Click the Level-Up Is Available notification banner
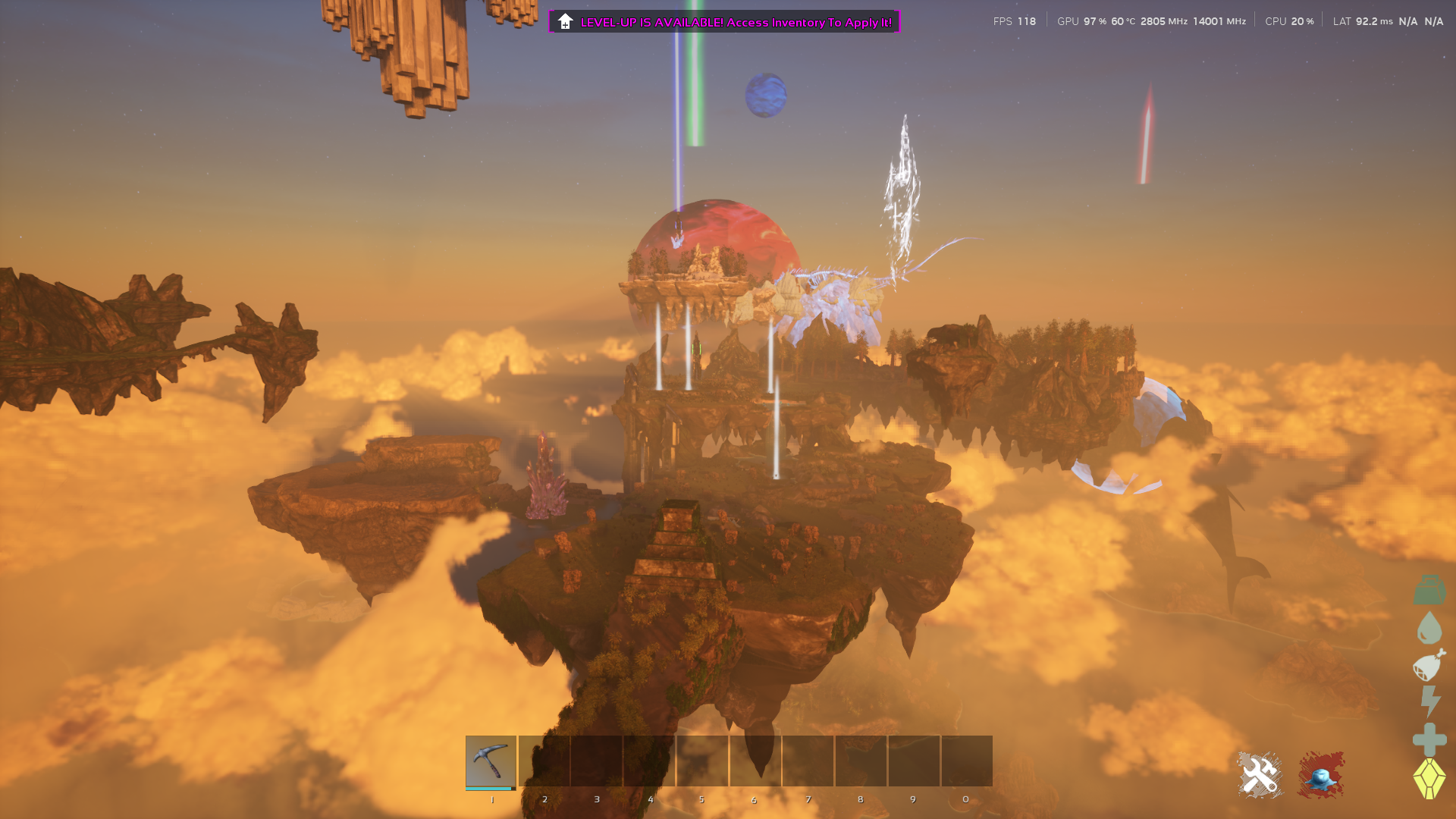This screenshot has height=819, width=1456. click(724, 22)
